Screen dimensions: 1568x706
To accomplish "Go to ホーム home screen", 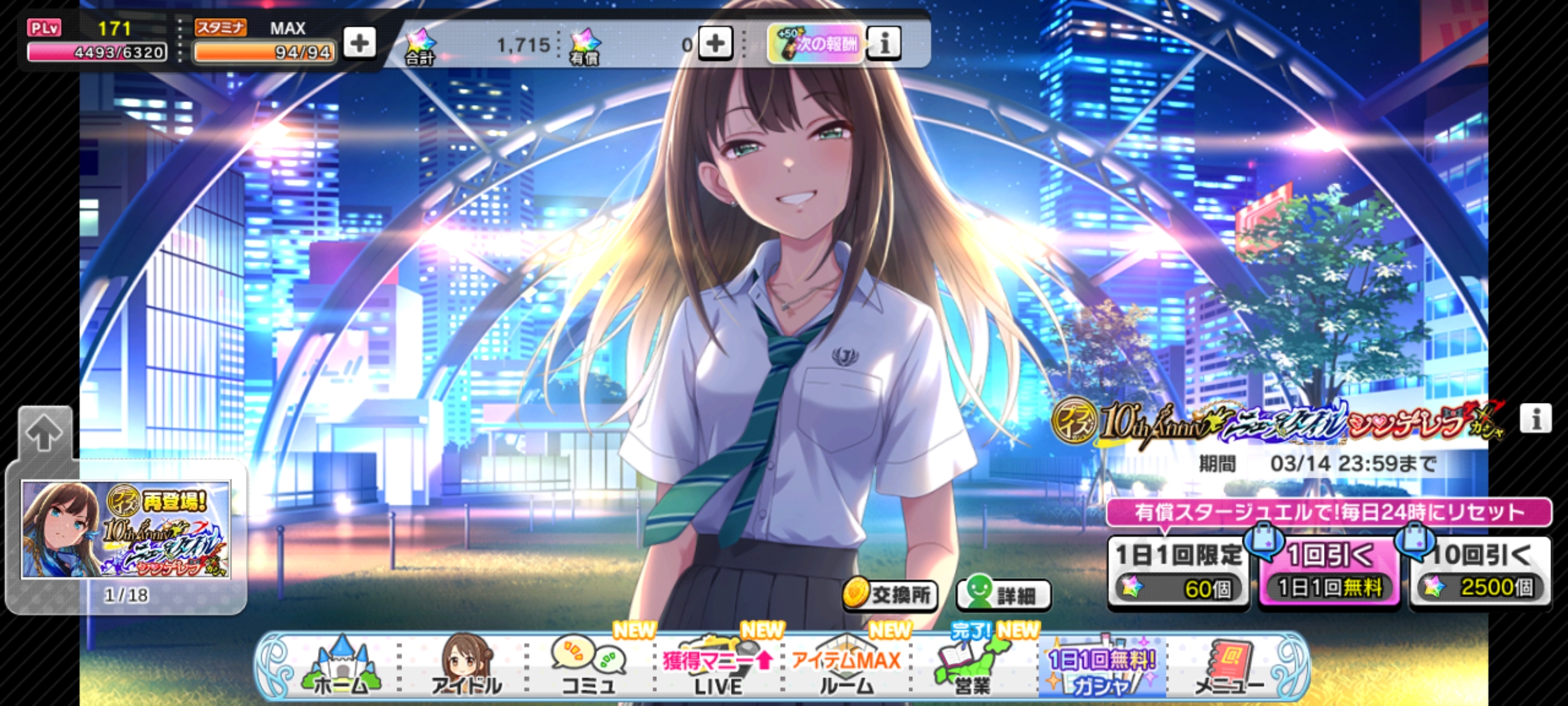I will 341,667.
